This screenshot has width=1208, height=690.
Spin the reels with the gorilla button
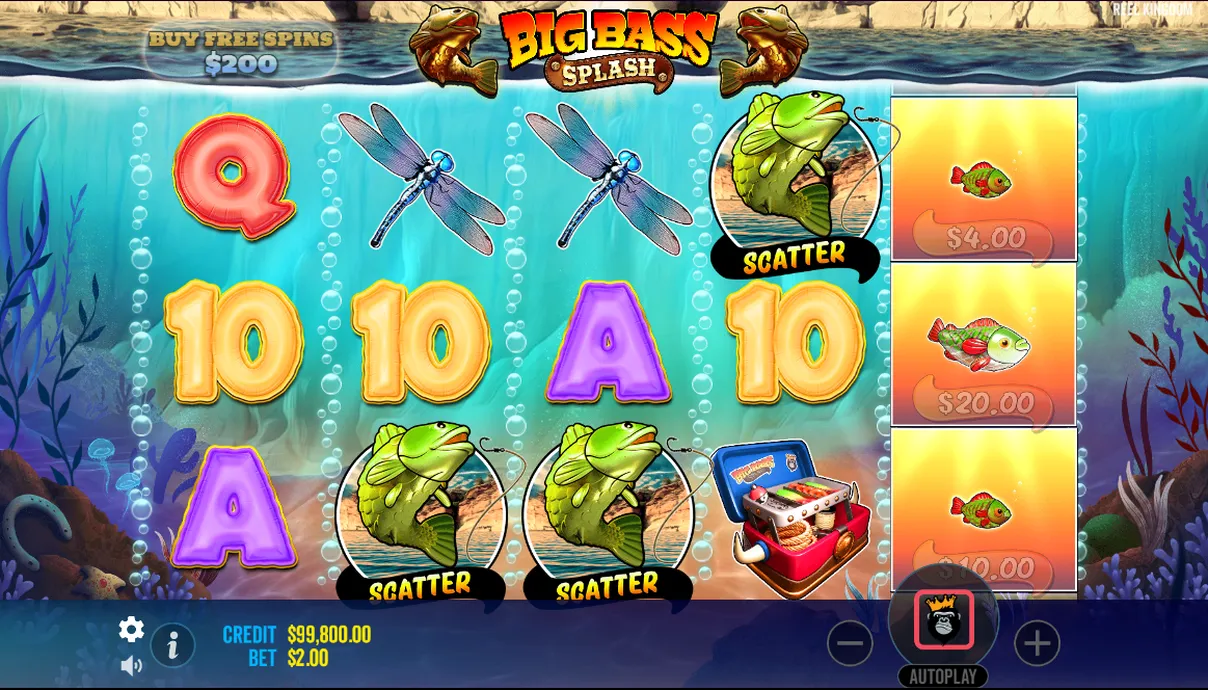tap(943, 620)
